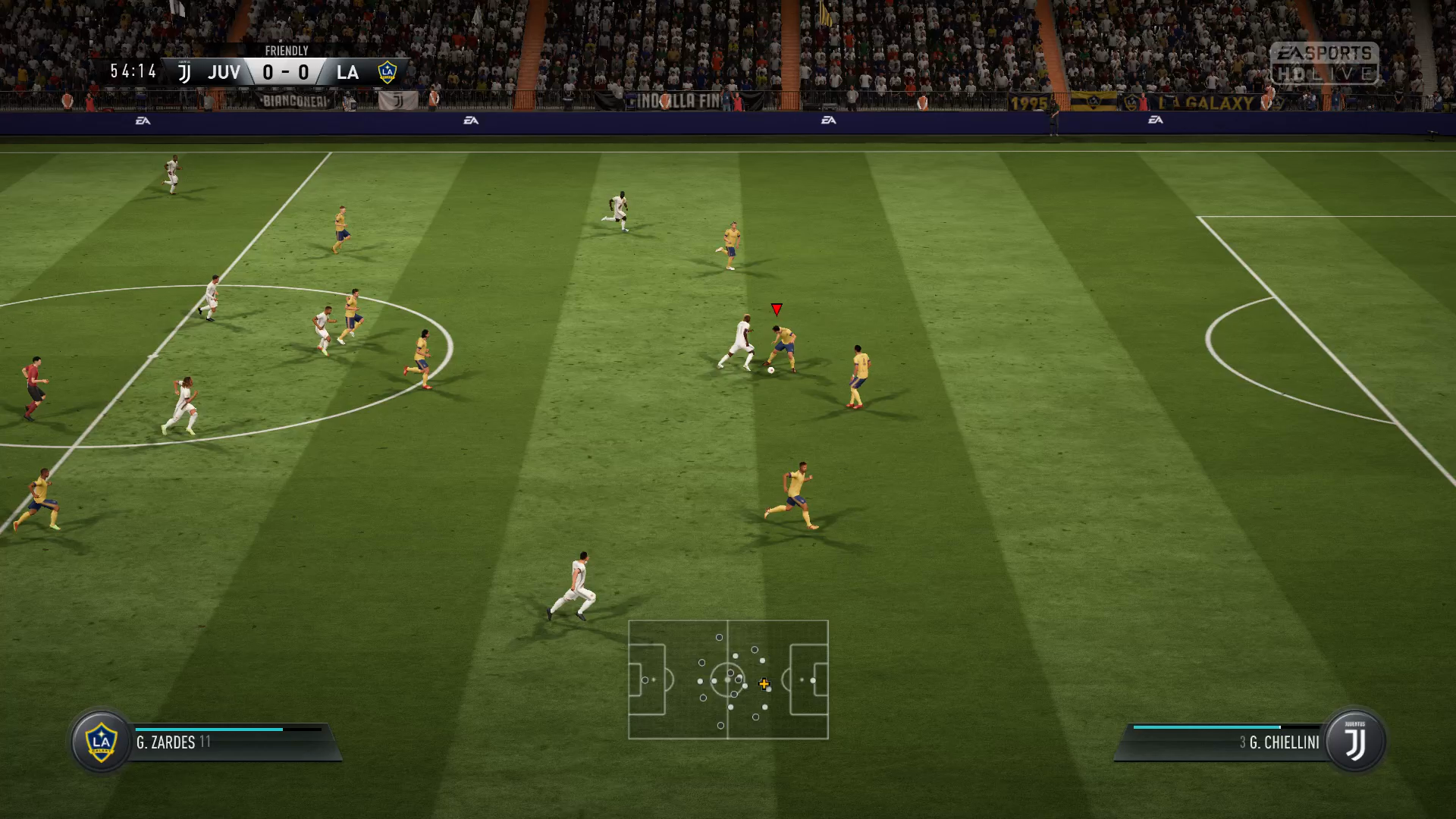Image resolution: width=1456 pixels, height=819 pixels.
Task: Click the EA Sports logo top right
Action: 1326,53
